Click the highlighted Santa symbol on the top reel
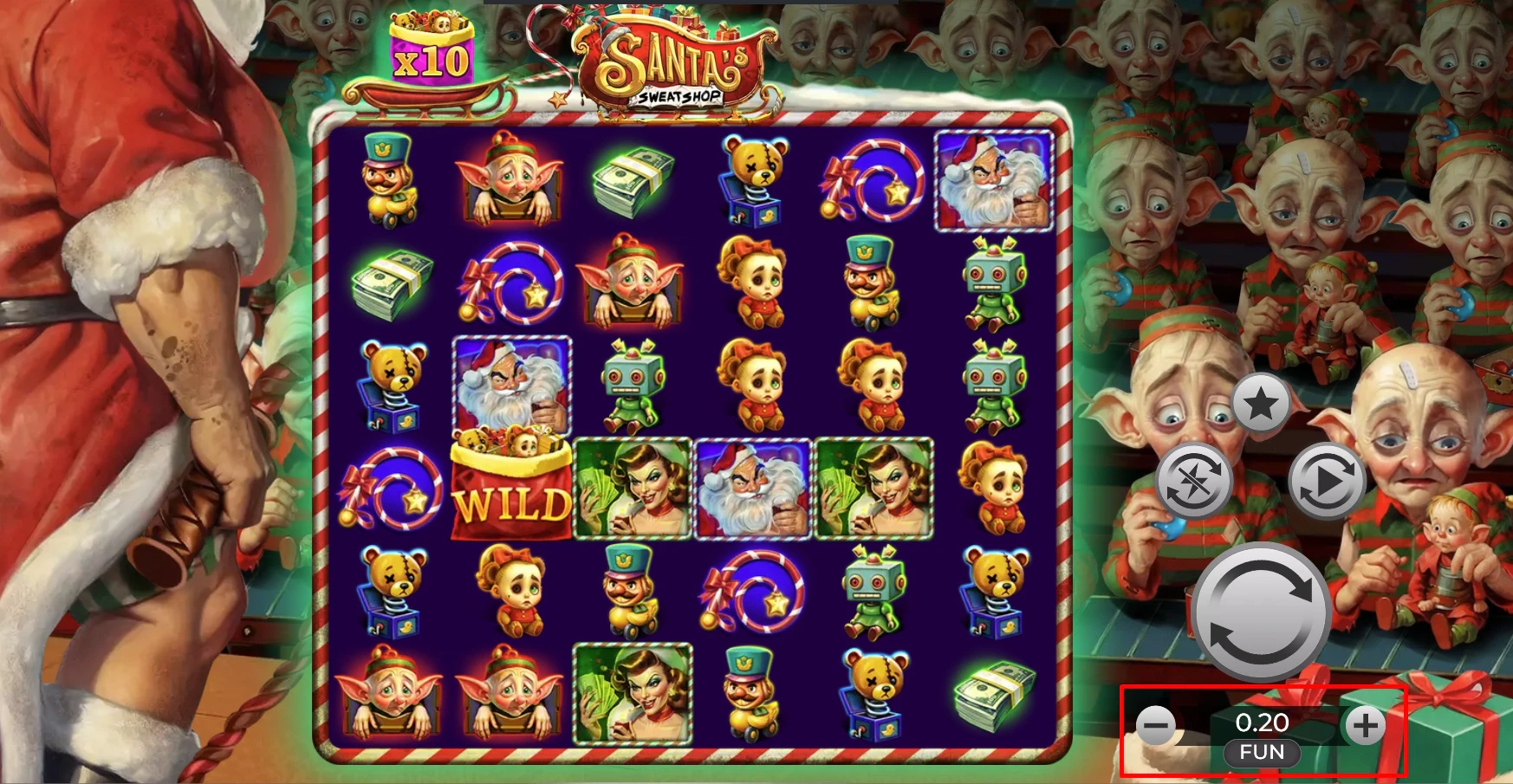This screenshot has width=1513, height=784. 993,180
